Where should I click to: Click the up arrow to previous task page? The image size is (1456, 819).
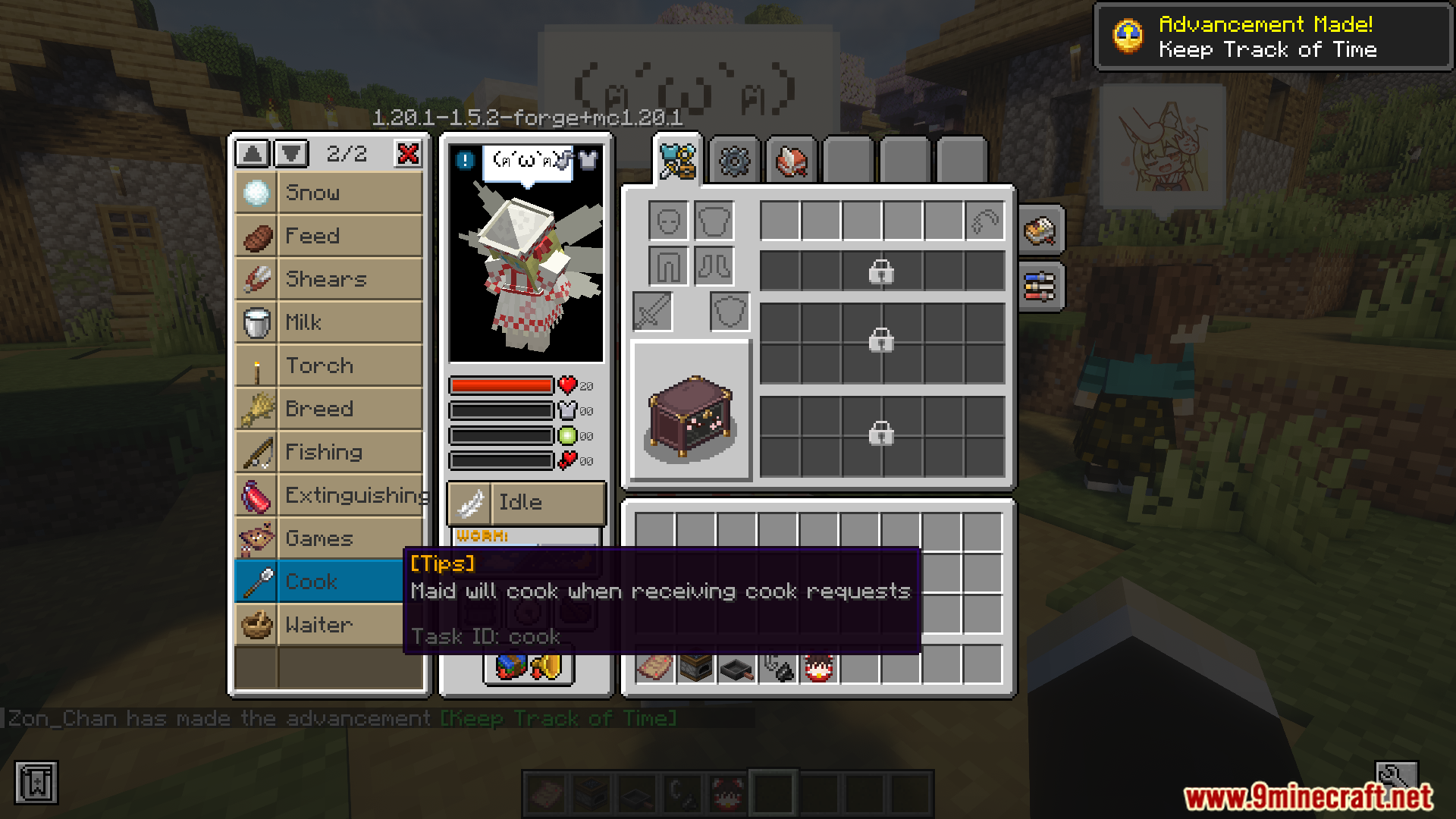click(251, 154)
